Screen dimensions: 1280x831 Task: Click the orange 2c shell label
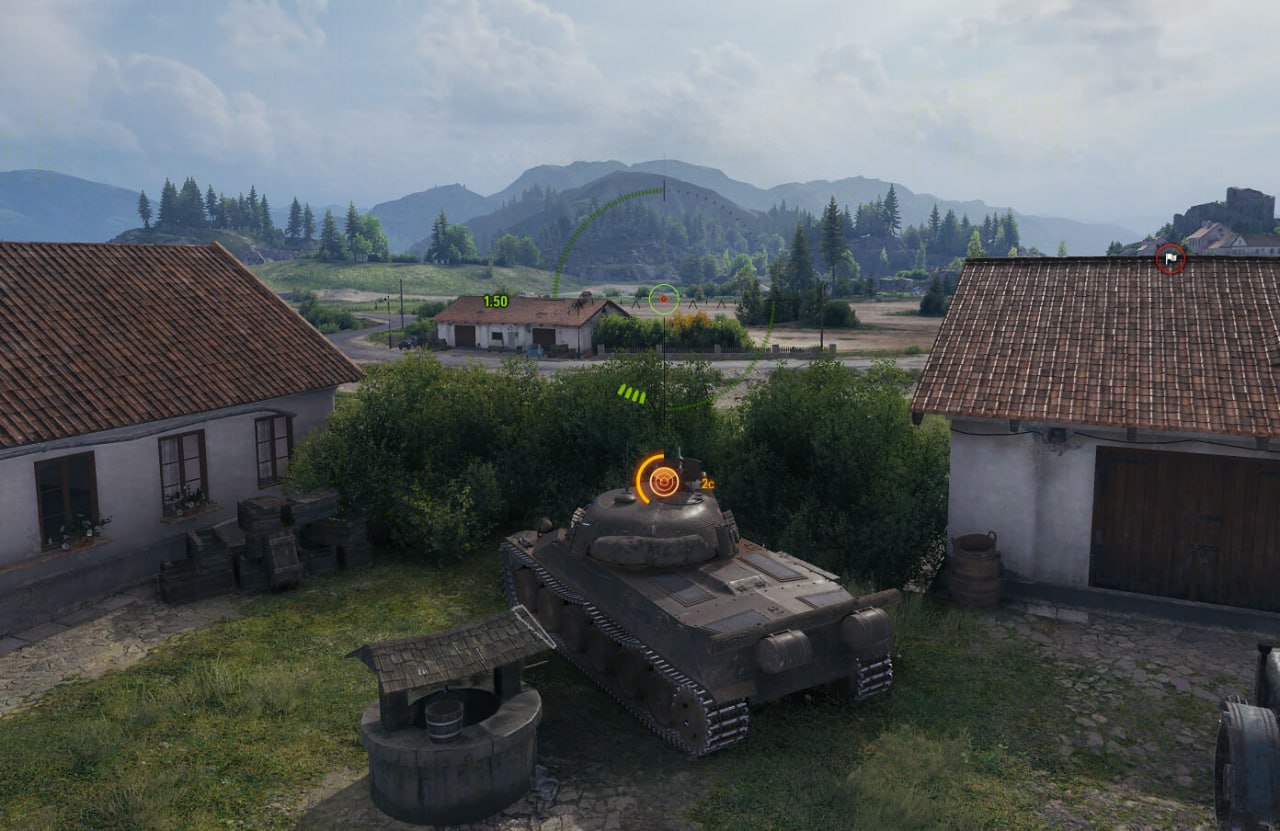[x=709, y=484]
